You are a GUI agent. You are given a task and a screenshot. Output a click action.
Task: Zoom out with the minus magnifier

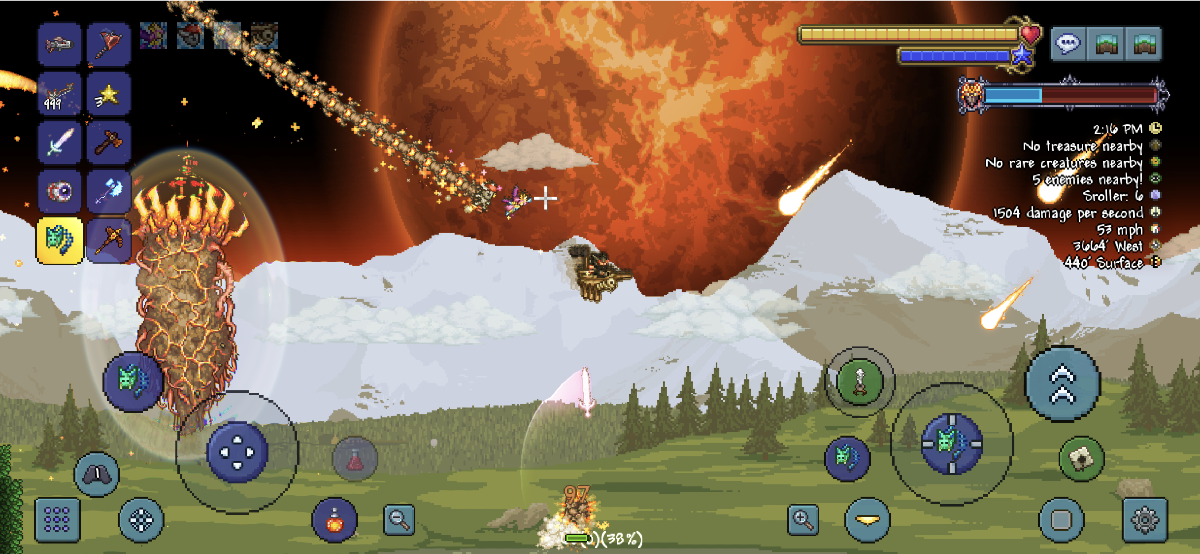(x=400, y=519)
